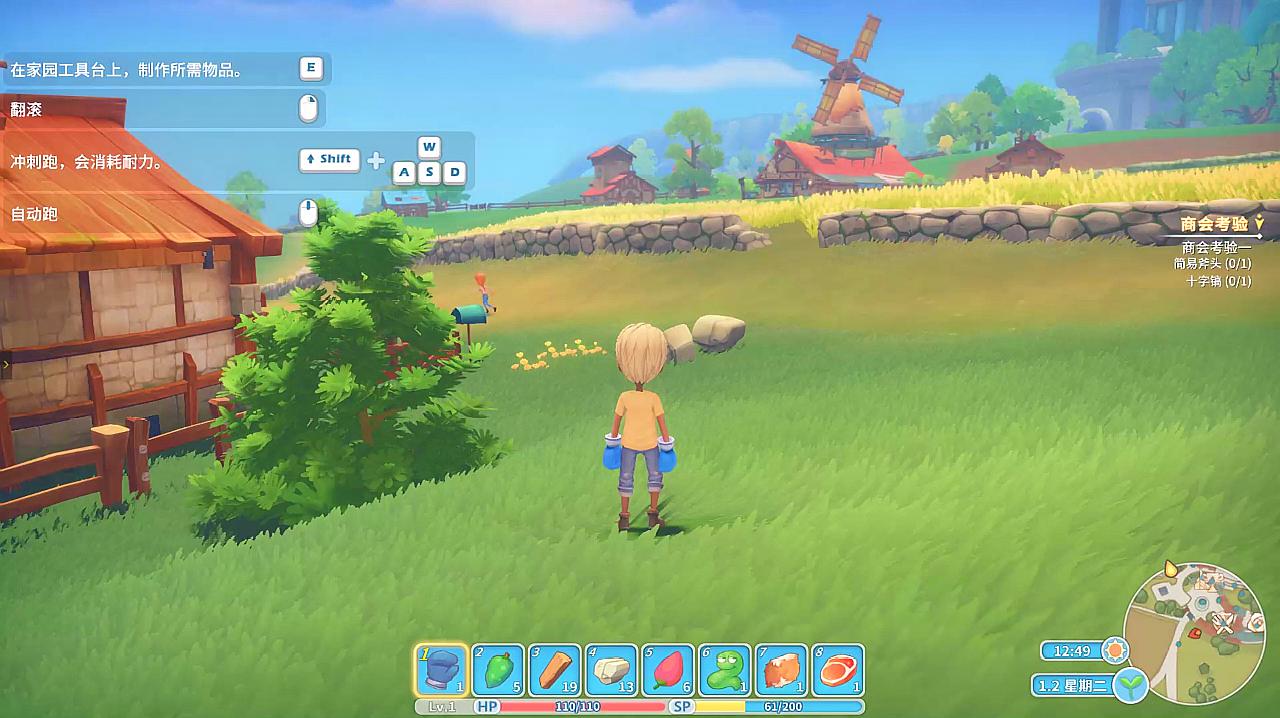The image size is (1280, 718).
Task: Select the blue boxing glove hotbar slot
Action: coord(440,669)
